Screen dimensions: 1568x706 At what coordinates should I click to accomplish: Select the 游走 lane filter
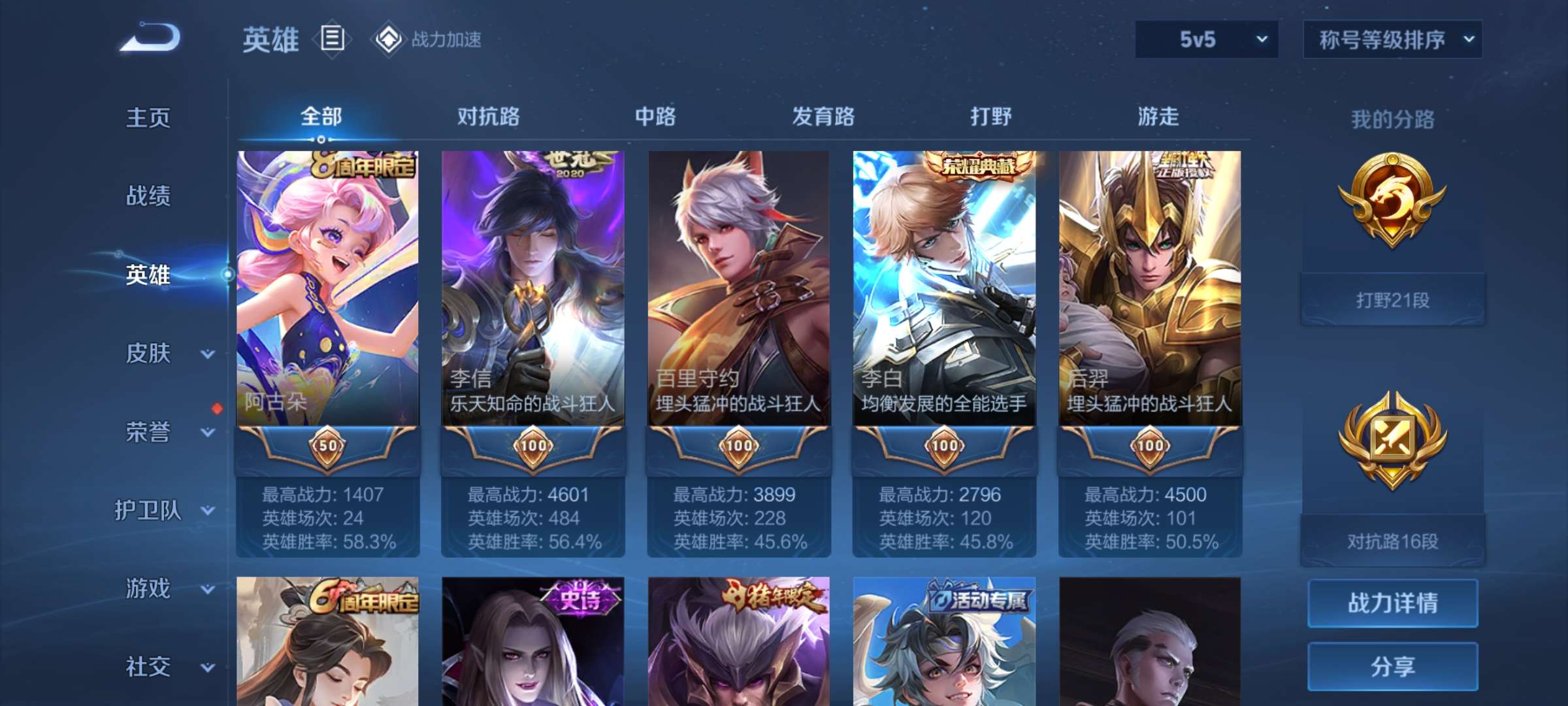click(1158, 116)
